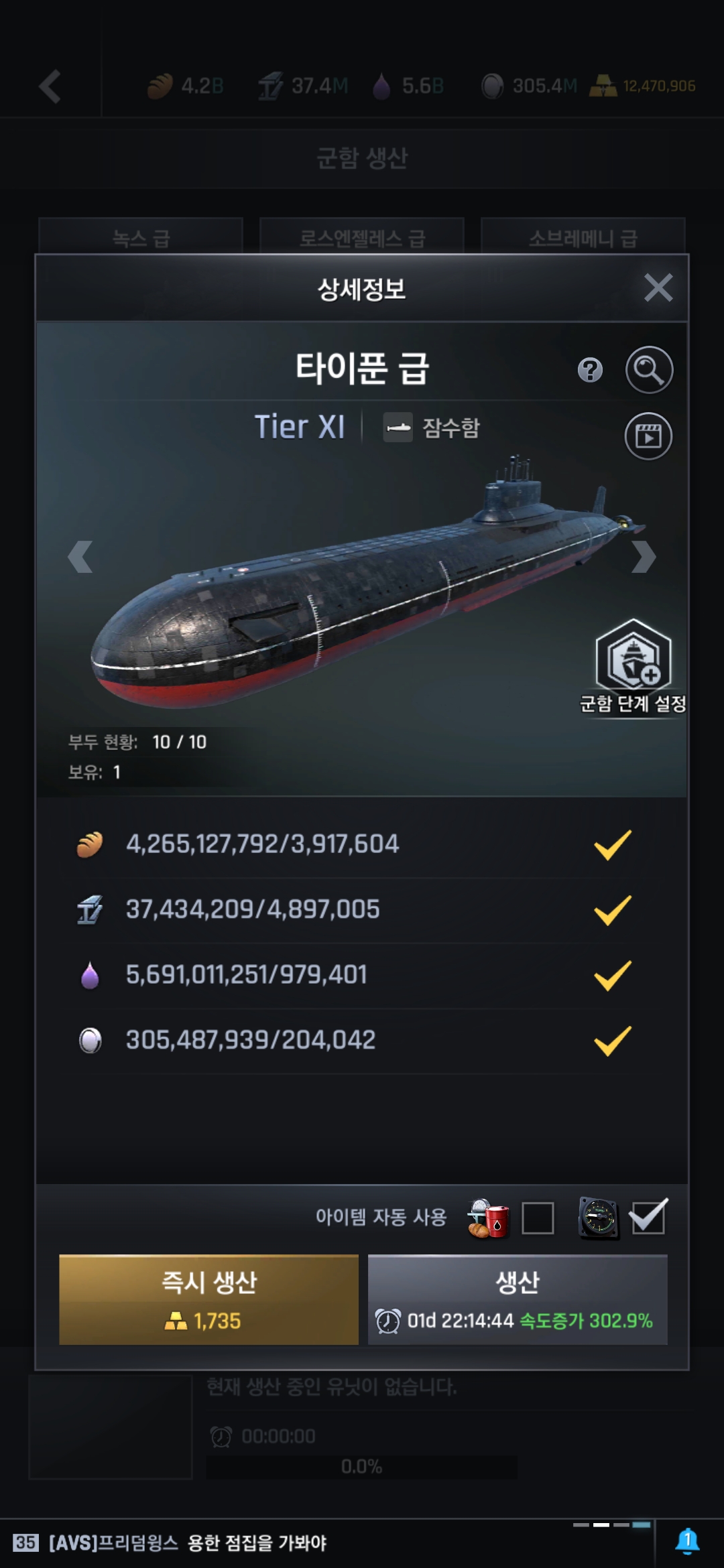Close the 상세정보 detail popup

(x=658, y=288)
